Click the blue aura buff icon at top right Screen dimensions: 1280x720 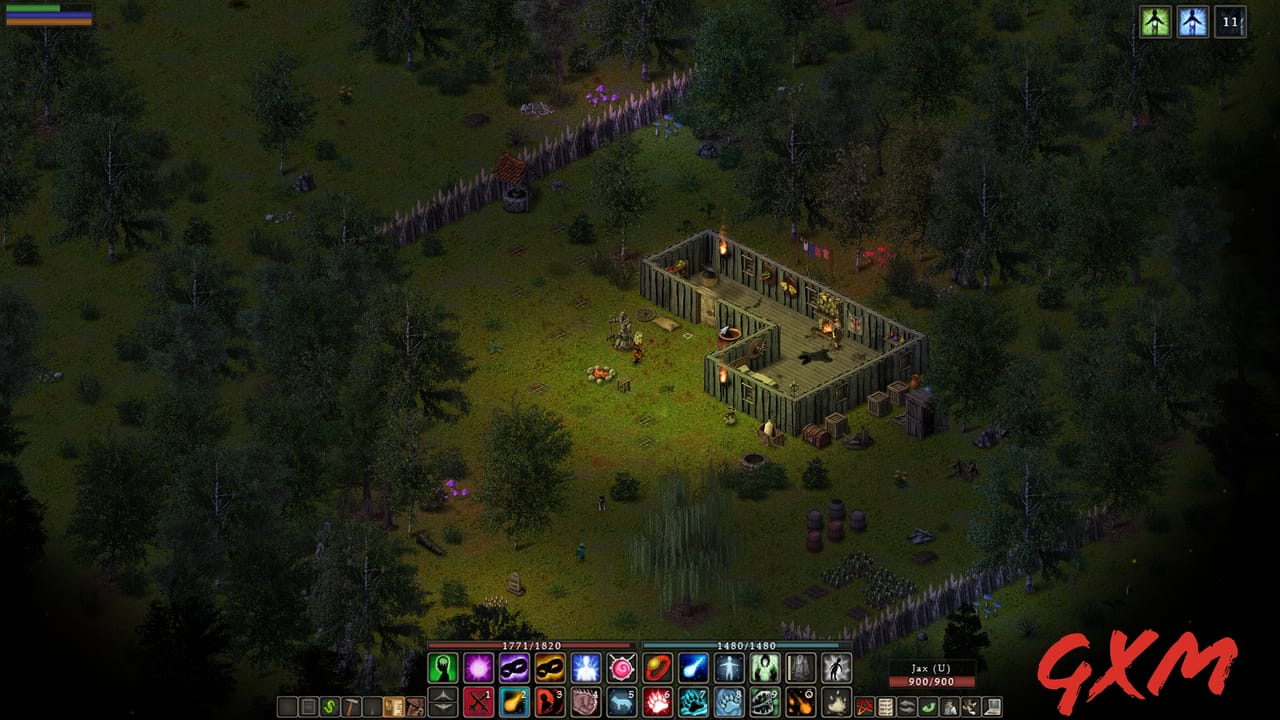[1193, 21]
